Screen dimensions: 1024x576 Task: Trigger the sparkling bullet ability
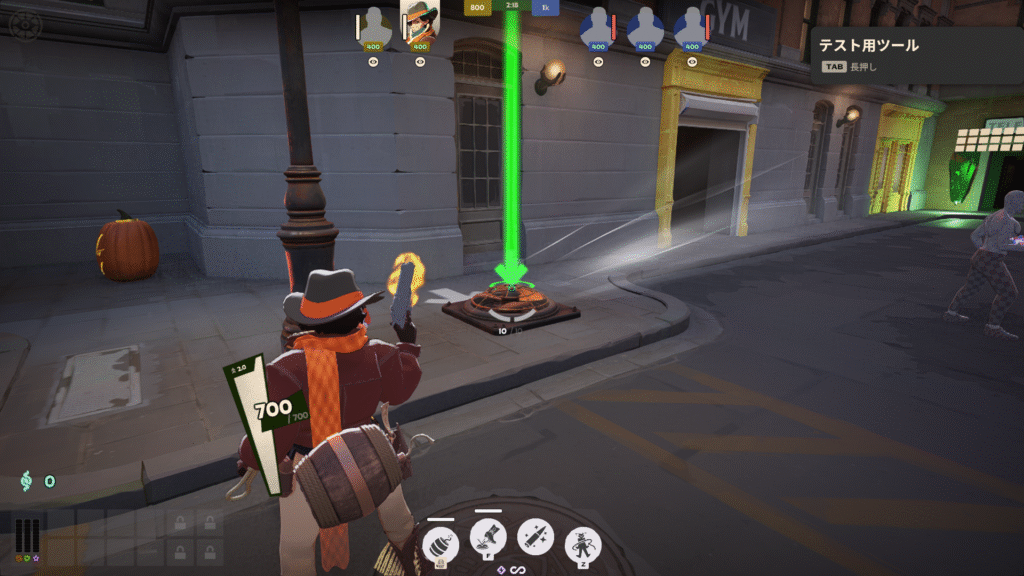point(535,537)
